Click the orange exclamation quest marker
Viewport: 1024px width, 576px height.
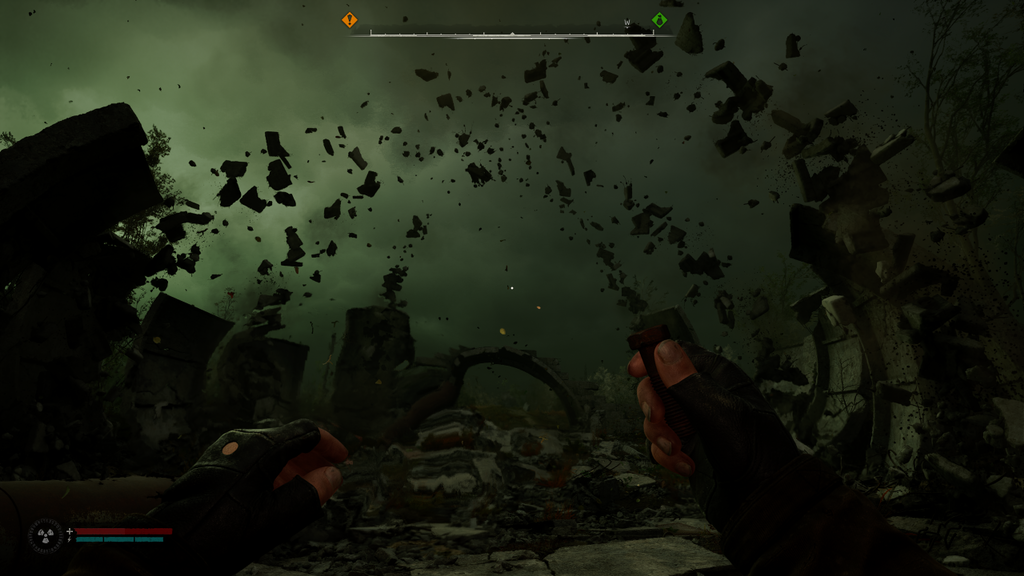349,20
